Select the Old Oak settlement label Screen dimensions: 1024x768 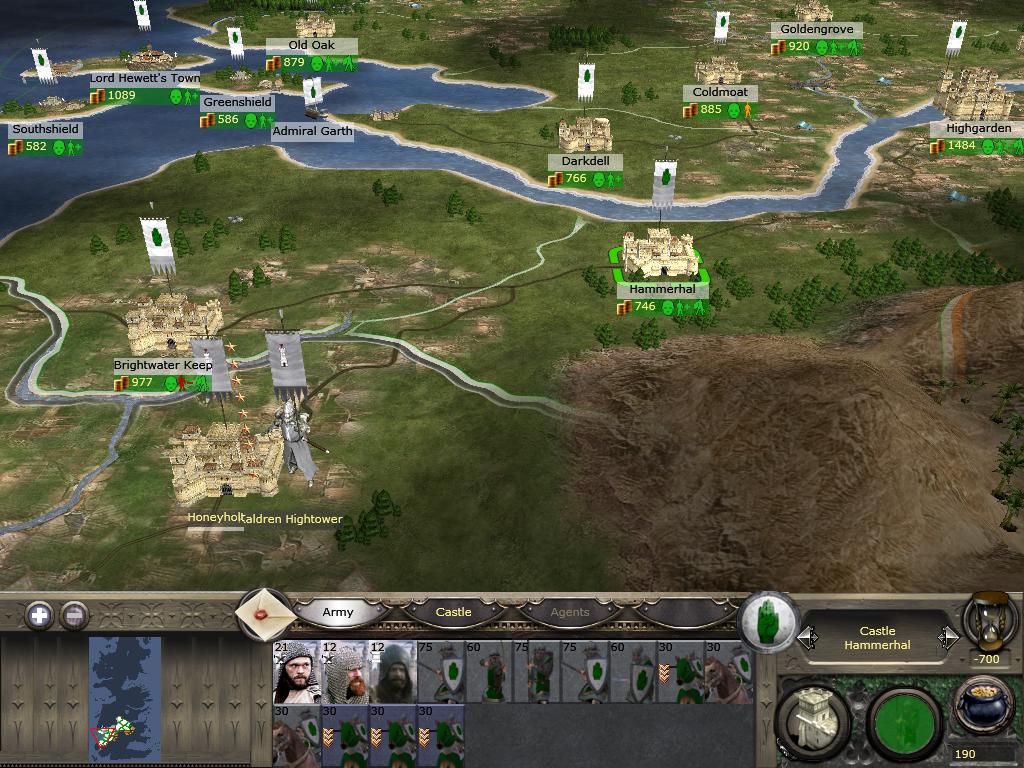click(310, 46)
